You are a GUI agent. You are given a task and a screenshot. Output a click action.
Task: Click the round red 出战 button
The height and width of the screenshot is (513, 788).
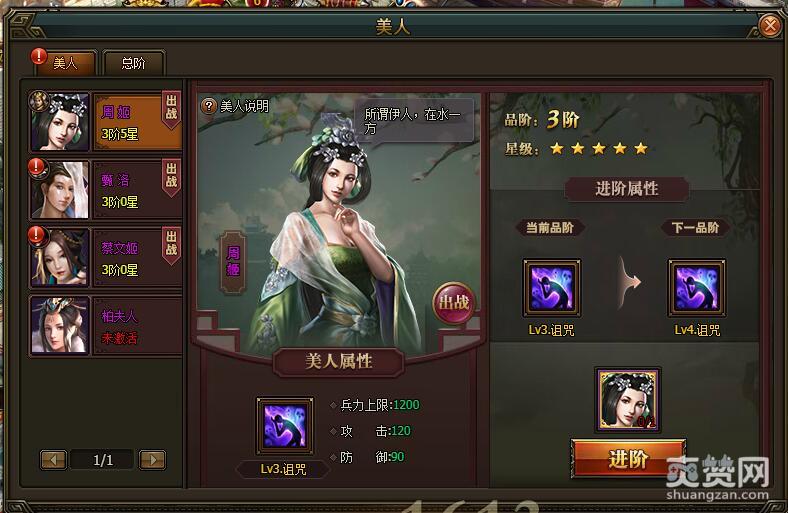click(x=453, y=303)
